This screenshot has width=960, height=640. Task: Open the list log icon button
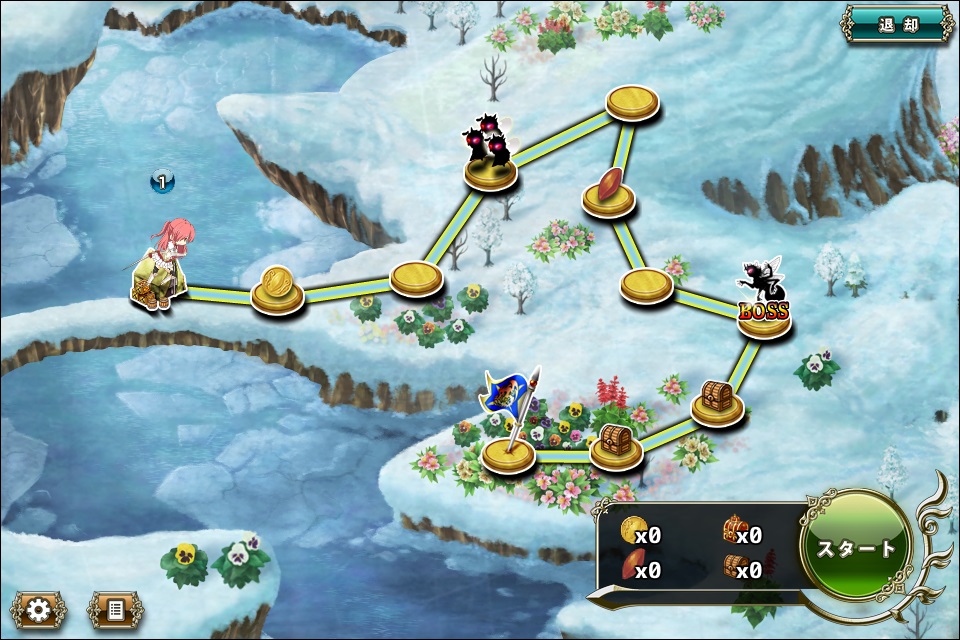tap(115, 609)
